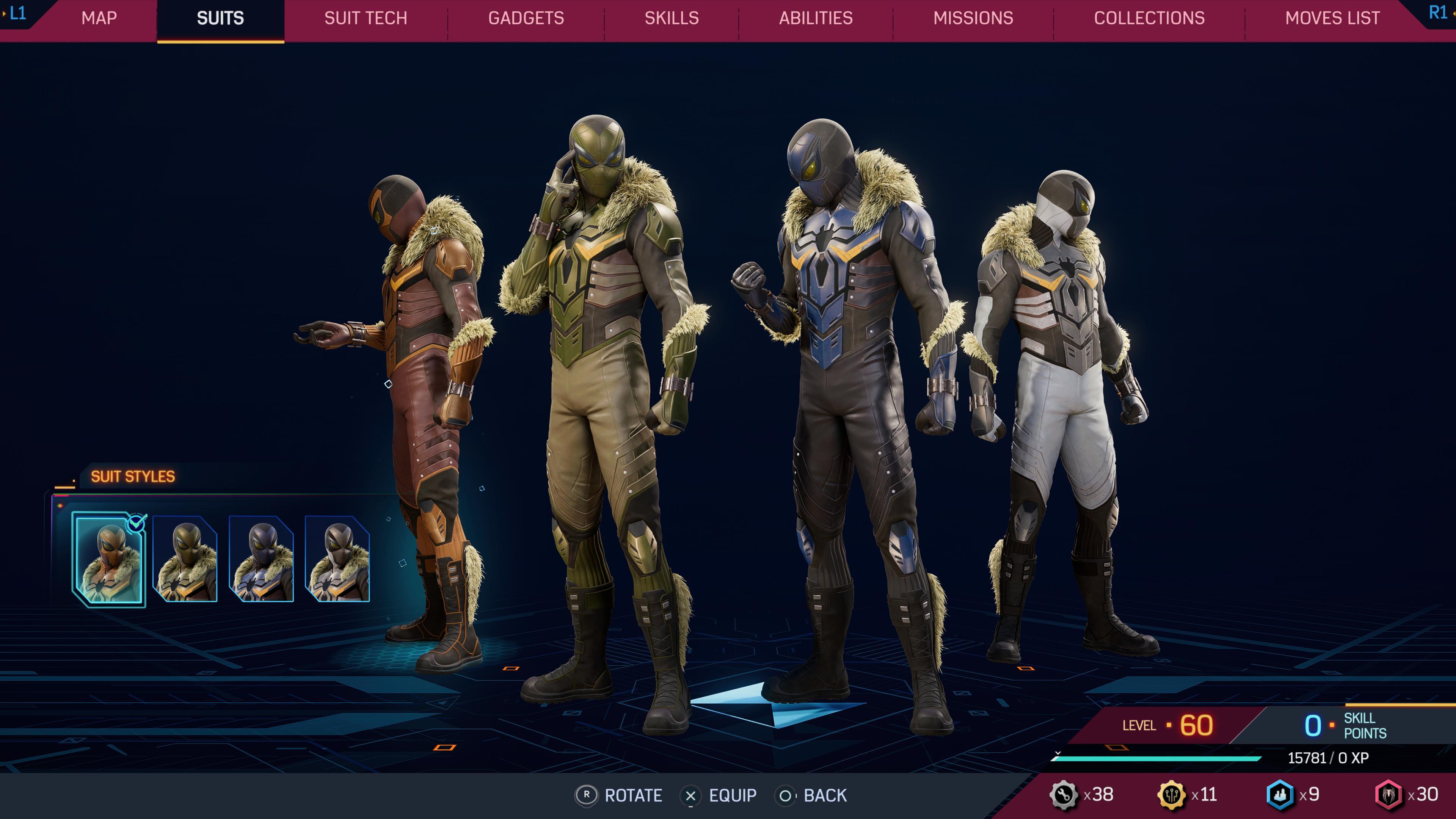1456x819 pixels.
Task: Select the Suits tab
Action: pyautogui.click(x=220, y=18)
